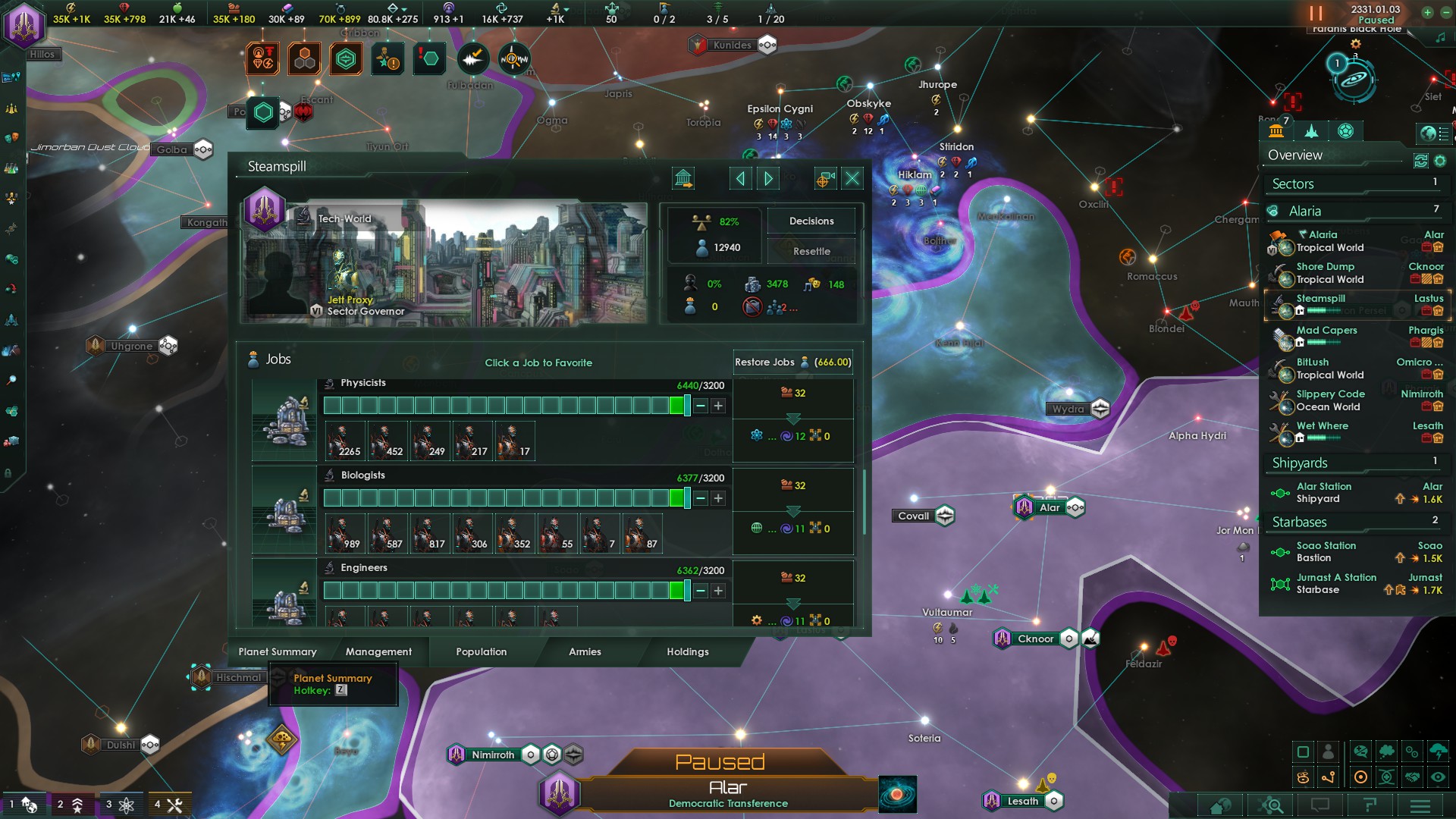Select the storm cloud map mode icon
Image resolution: width=1456 pixels, height=819 pixels.
point(1439,752)
